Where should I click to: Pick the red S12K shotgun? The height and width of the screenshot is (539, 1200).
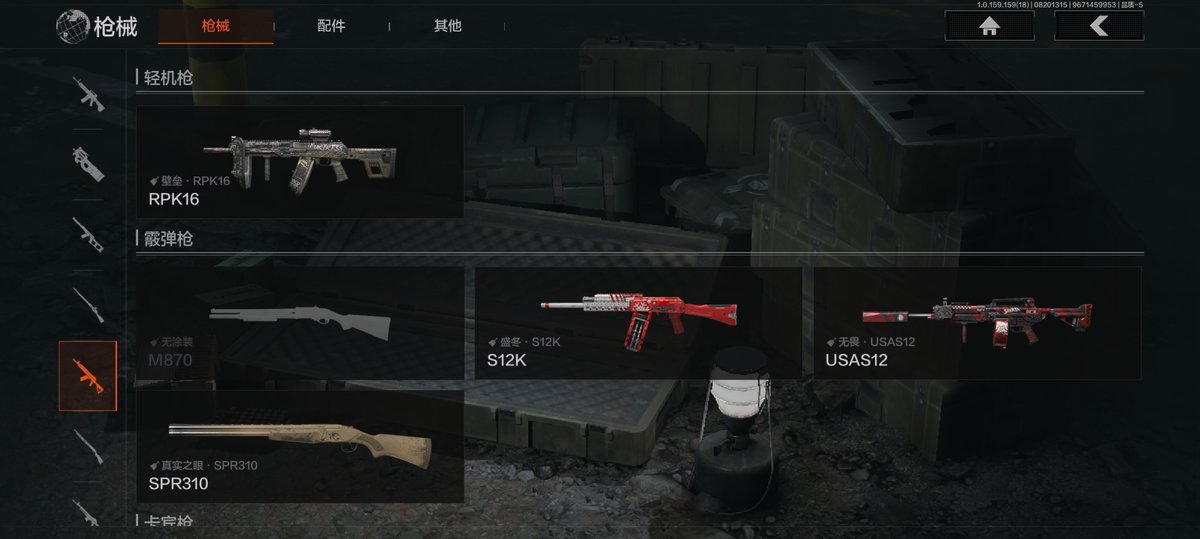point(638,323)
